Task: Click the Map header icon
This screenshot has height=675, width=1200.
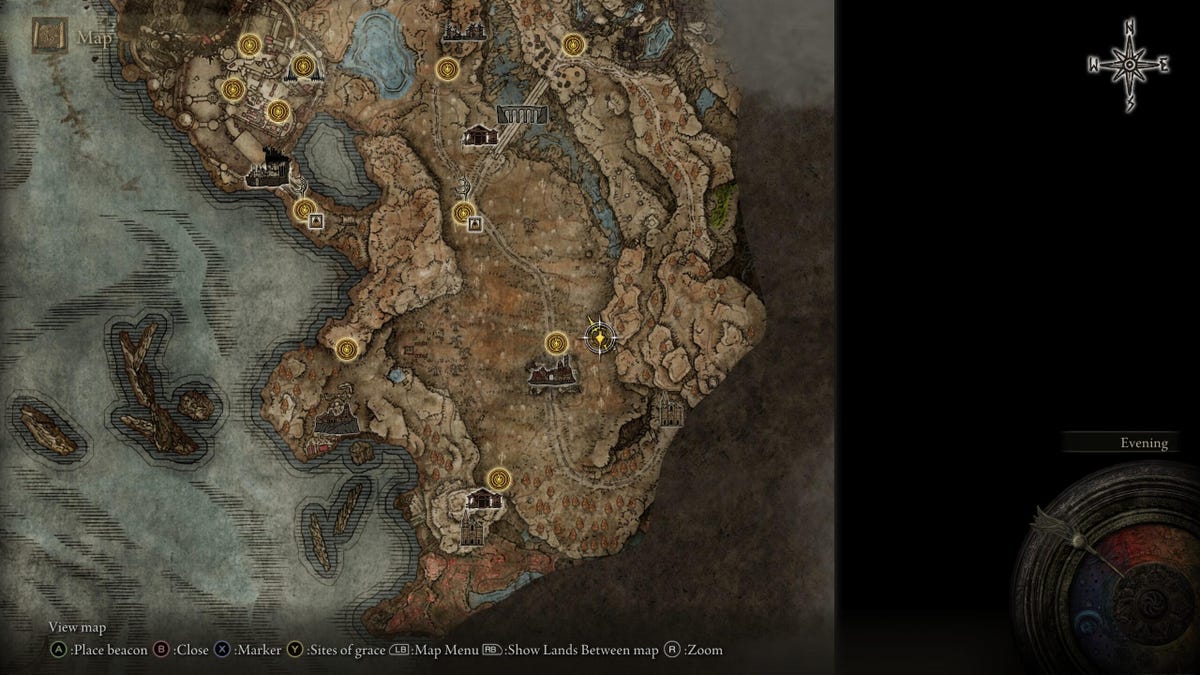Action: pos(49,38)
